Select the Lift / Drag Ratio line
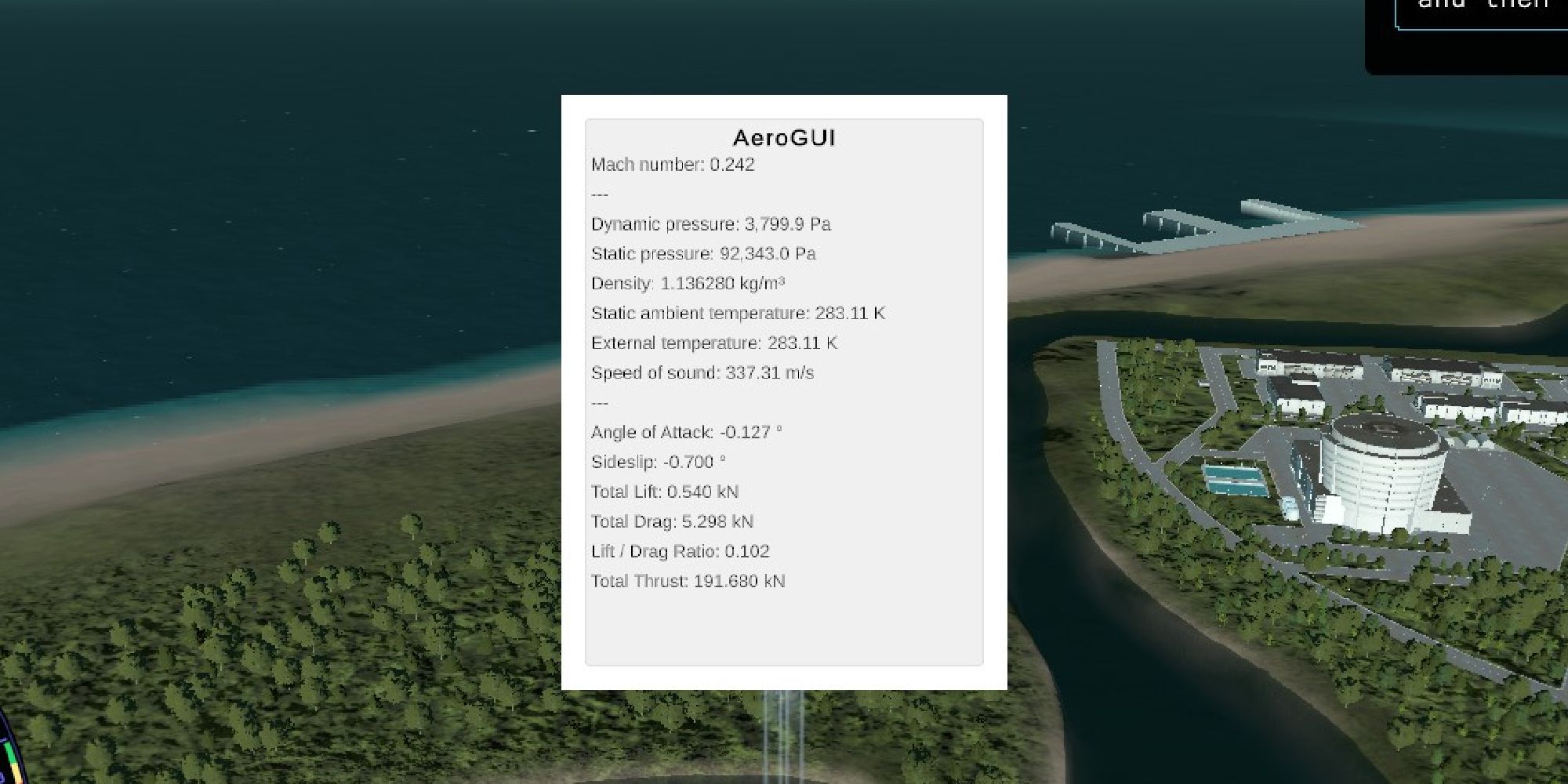This screenshot has width=1568, height=784. point(681,551)
